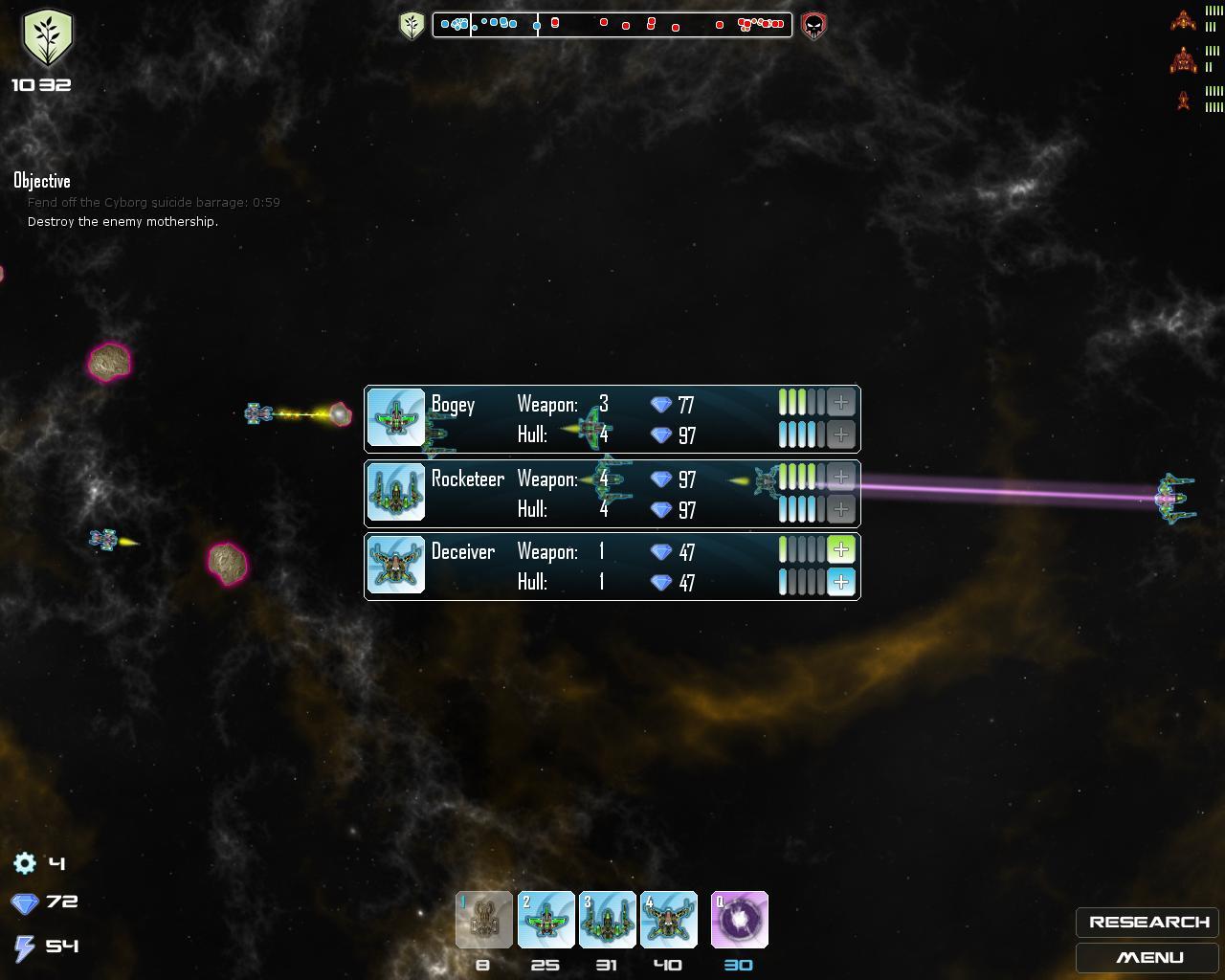Upgrade the Rocketeer weapon level
Image resolution: width=1225 pixels, height=980 pixels.
coord(840,477)
